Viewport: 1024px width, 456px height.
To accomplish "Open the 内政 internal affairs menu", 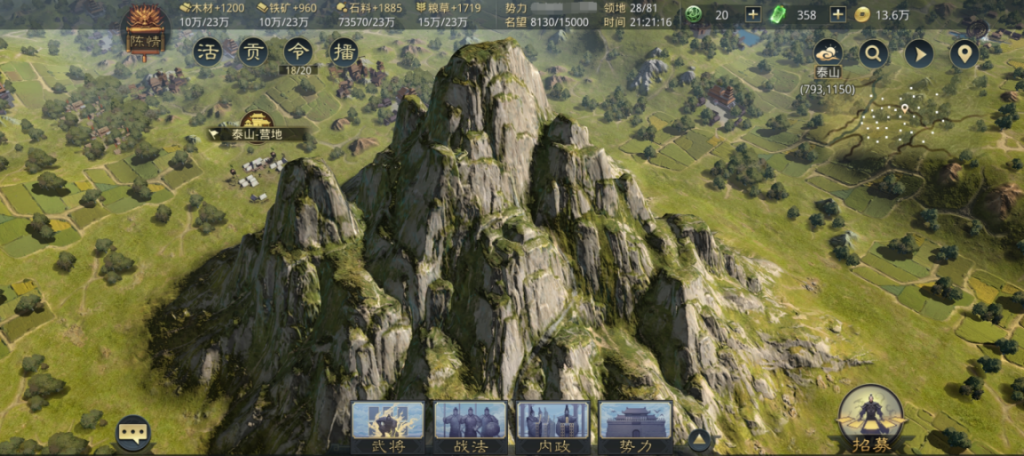I will click(x=552, y=425).
